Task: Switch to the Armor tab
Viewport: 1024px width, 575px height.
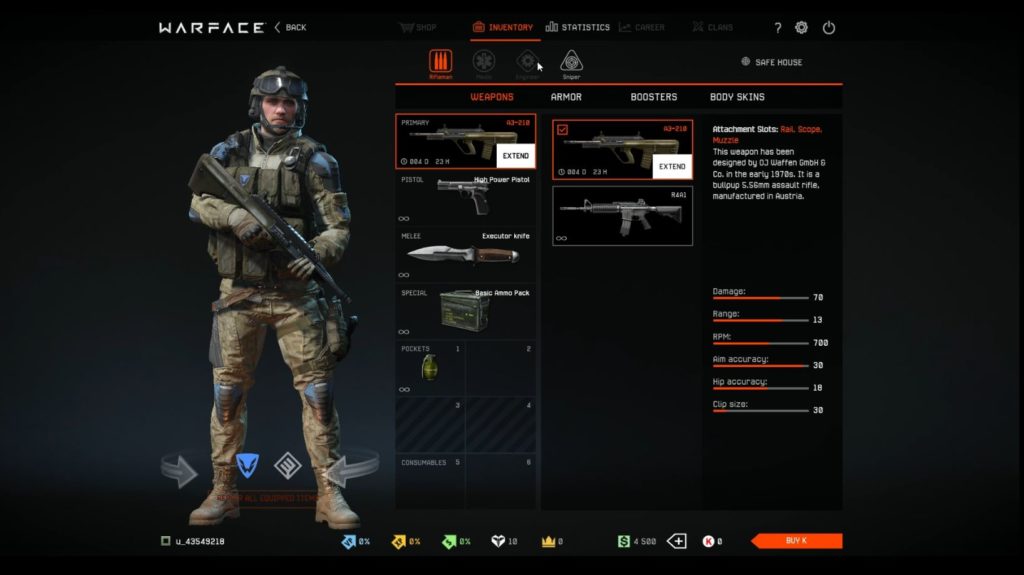Action: tap(566, 97)
